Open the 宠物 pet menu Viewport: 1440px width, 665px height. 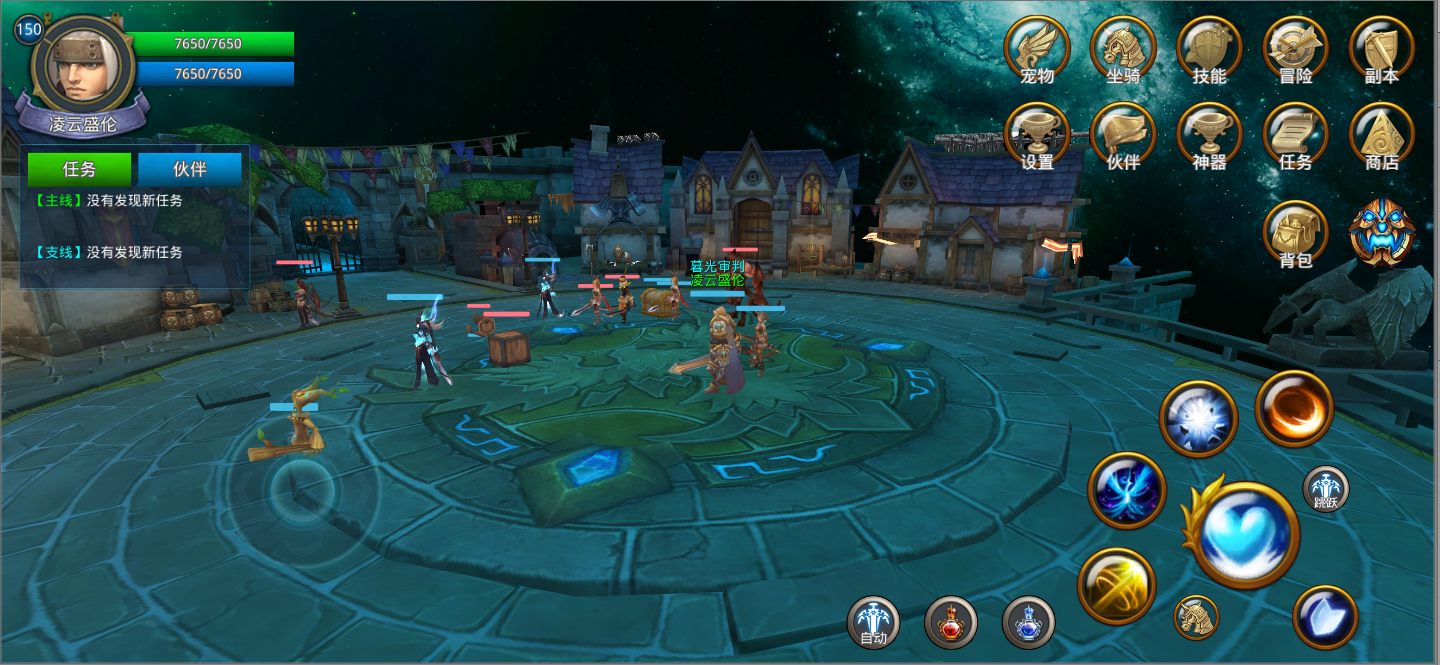tap(1037, 48)
